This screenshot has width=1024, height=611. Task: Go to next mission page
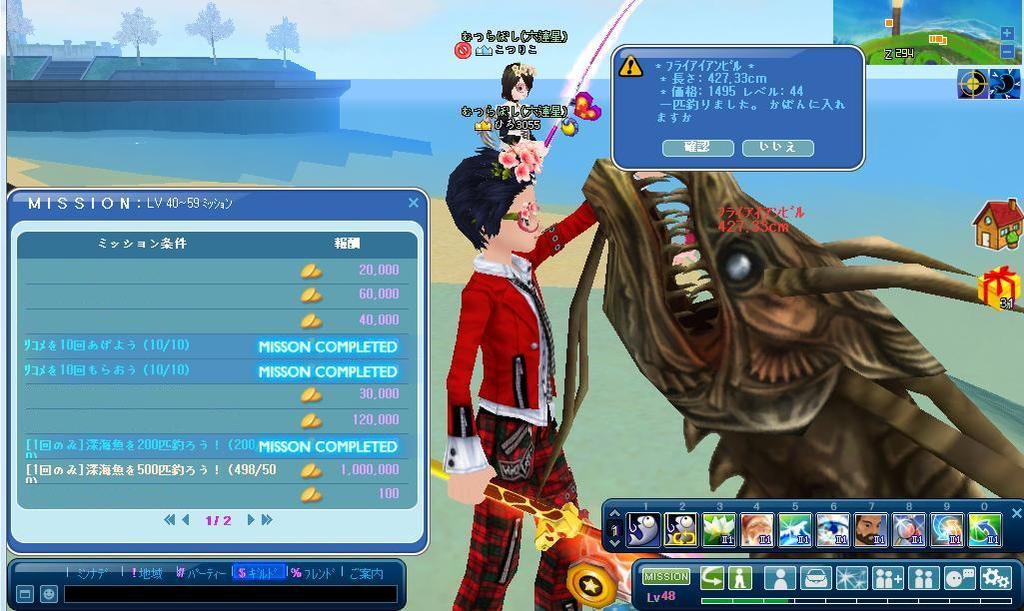(x=252, y=520)
